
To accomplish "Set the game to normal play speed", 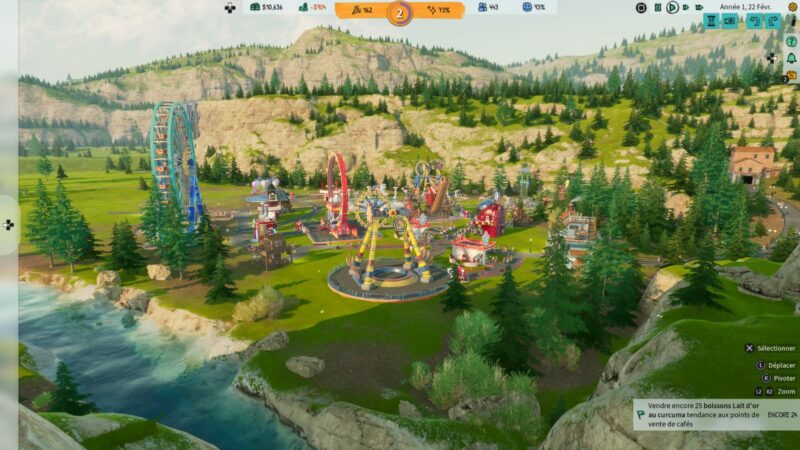I will pos(672,7).
